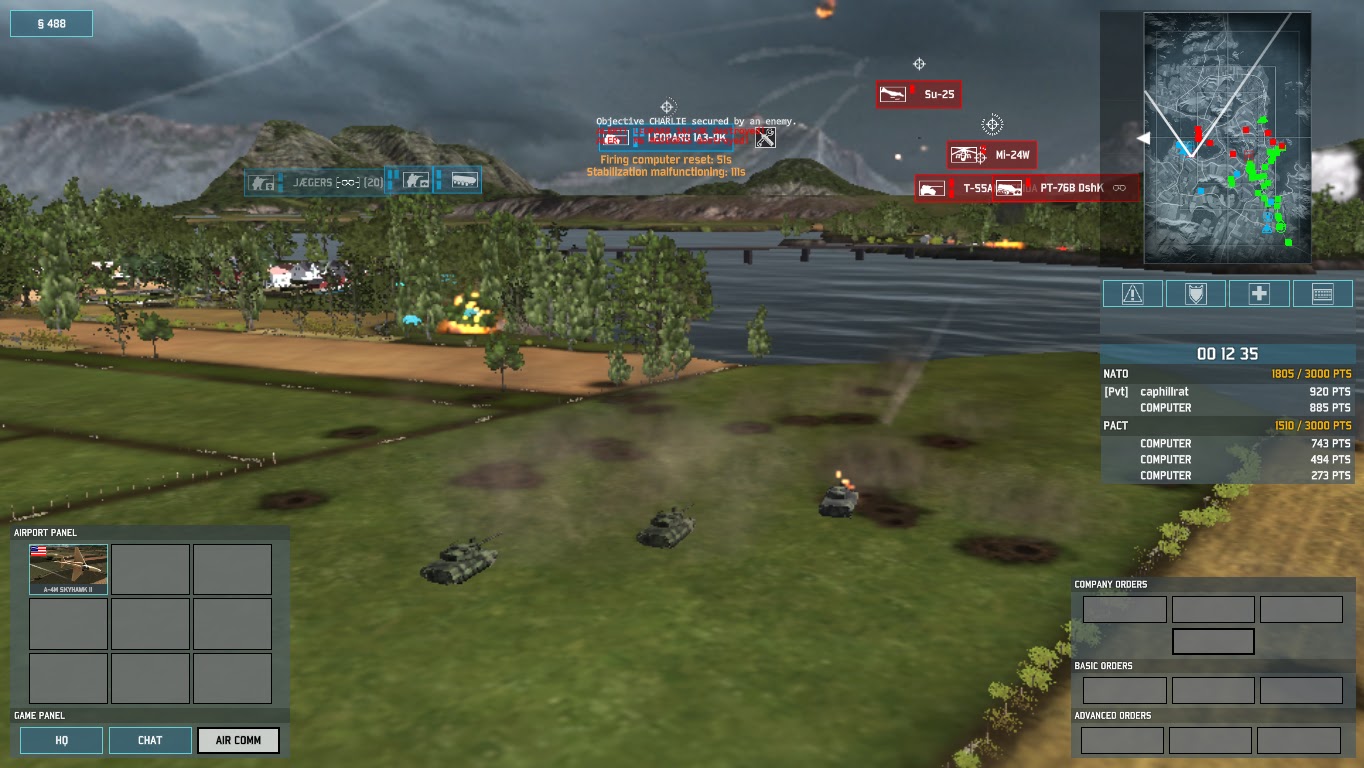Select the Mi-24W helicopter icon
This screenshot has height=768, width=1364.
(x=966, y=155)
